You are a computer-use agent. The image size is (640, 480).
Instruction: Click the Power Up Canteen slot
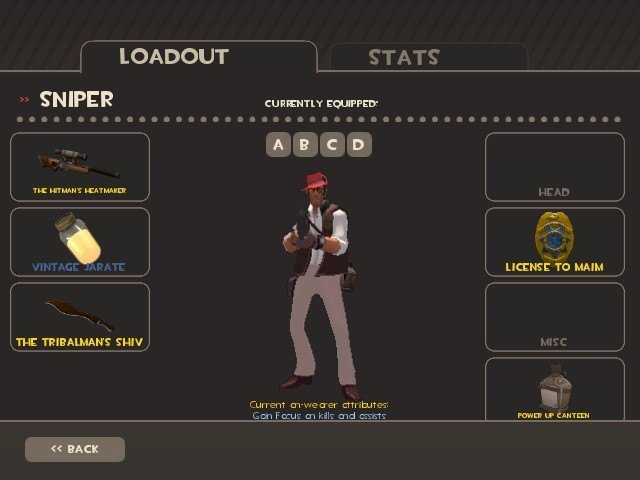tap(553, 389)
